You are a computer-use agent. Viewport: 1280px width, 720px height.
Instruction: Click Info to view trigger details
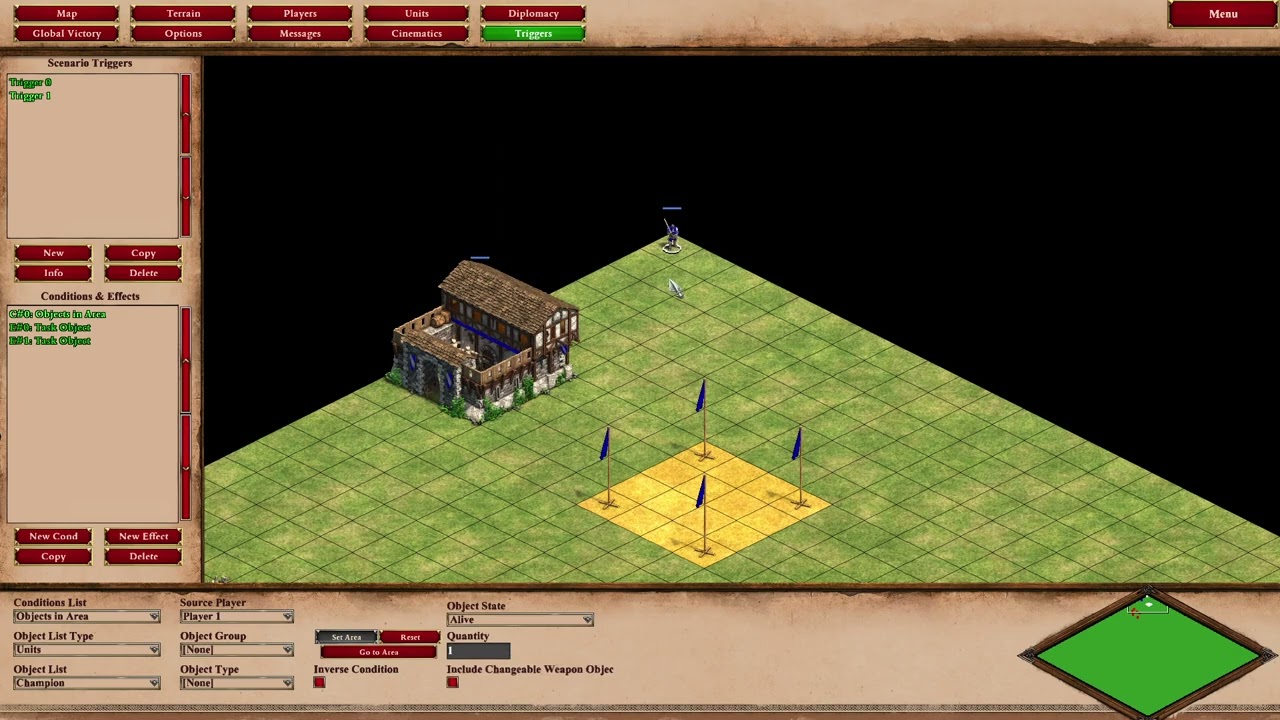(53, 272)
